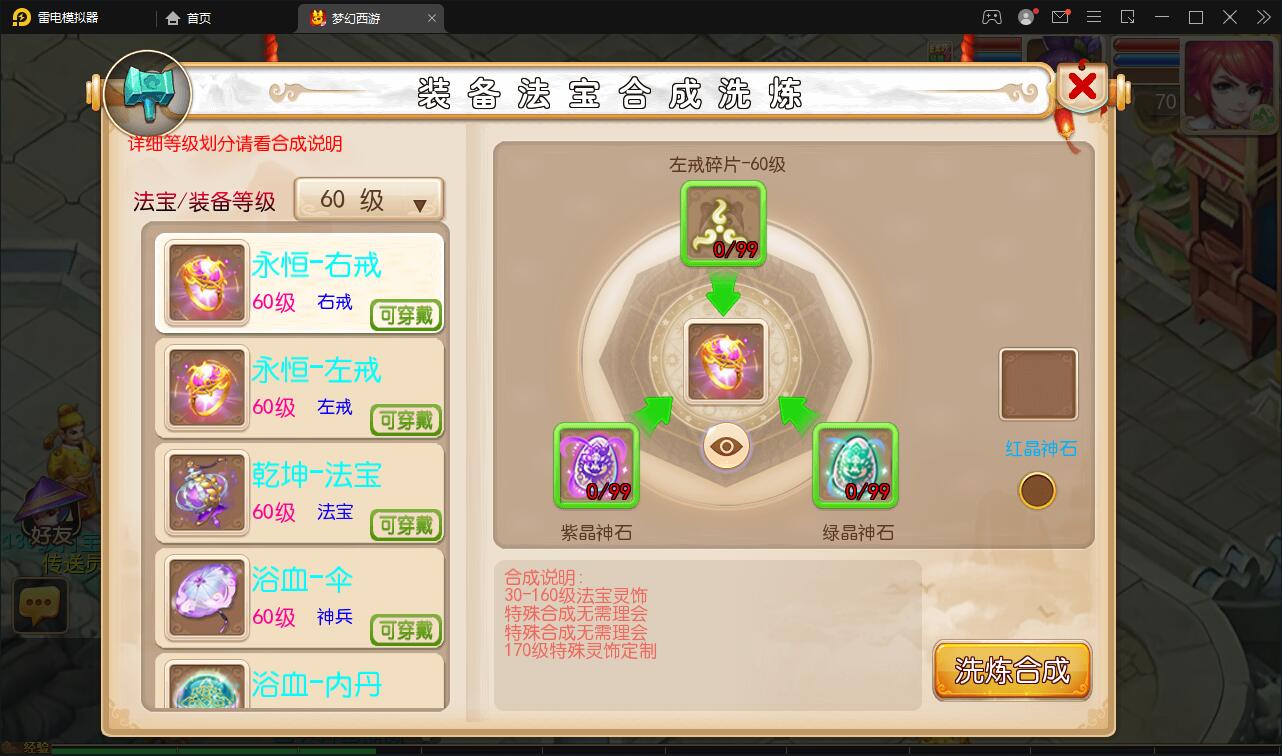
Task: Select the 绿晶神石 material slot
Action: click(x=856, y=466)
